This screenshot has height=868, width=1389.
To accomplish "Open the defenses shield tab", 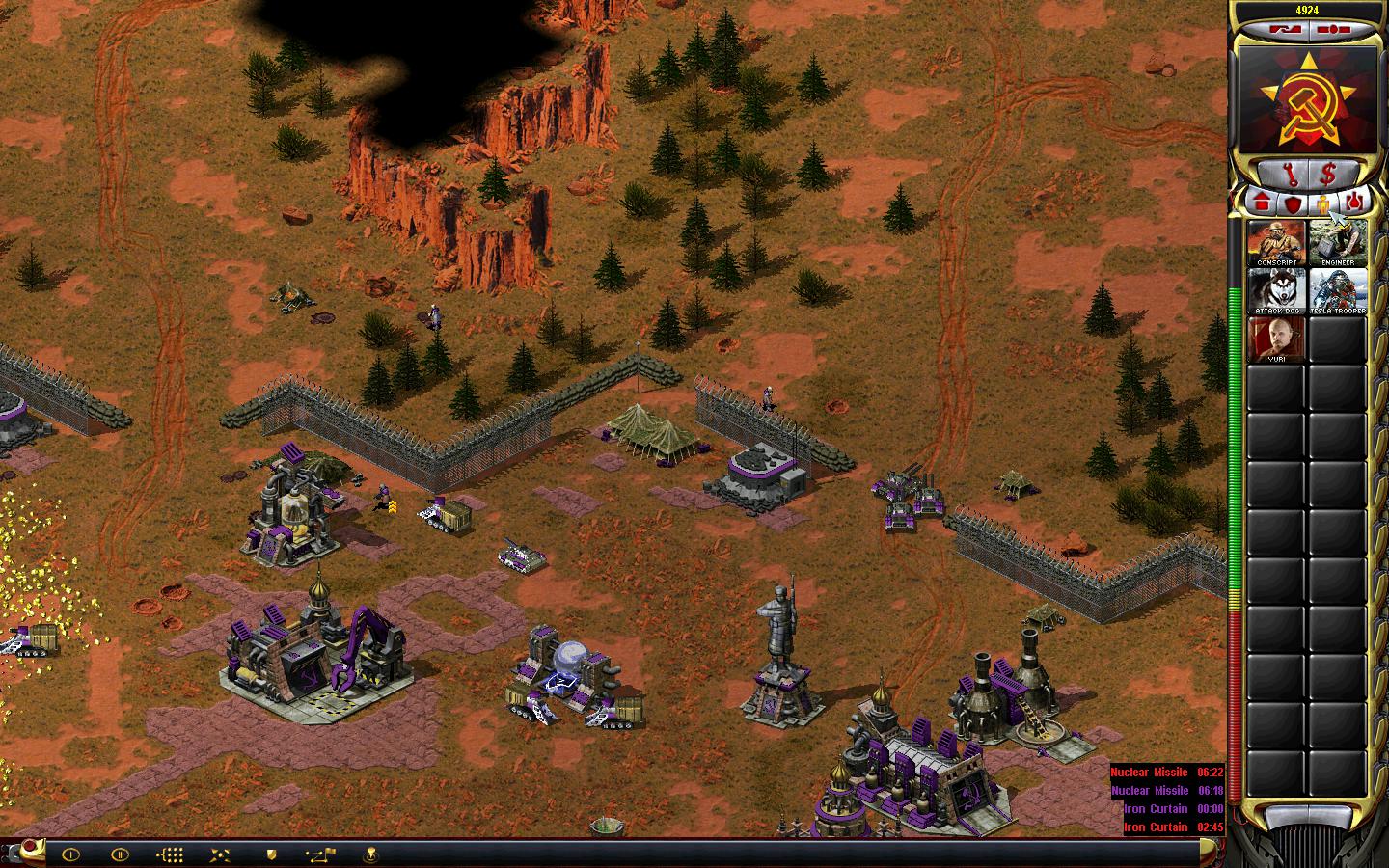I will pos(1291,203).
